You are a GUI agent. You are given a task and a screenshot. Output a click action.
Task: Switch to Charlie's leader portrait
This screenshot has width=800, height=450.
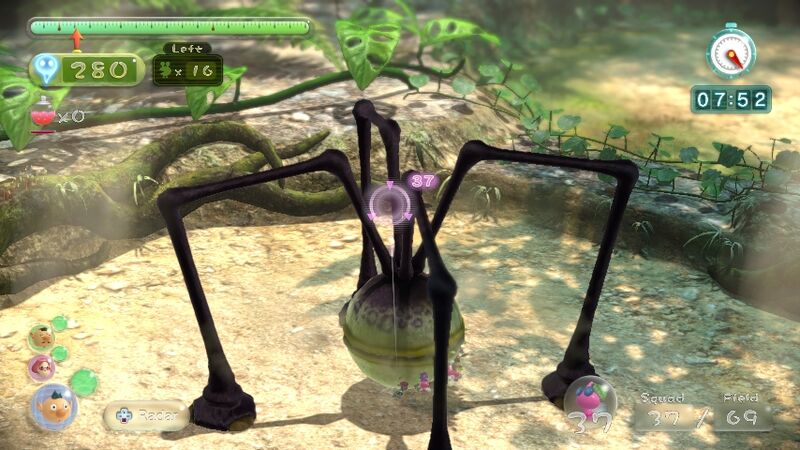[41, 338]
